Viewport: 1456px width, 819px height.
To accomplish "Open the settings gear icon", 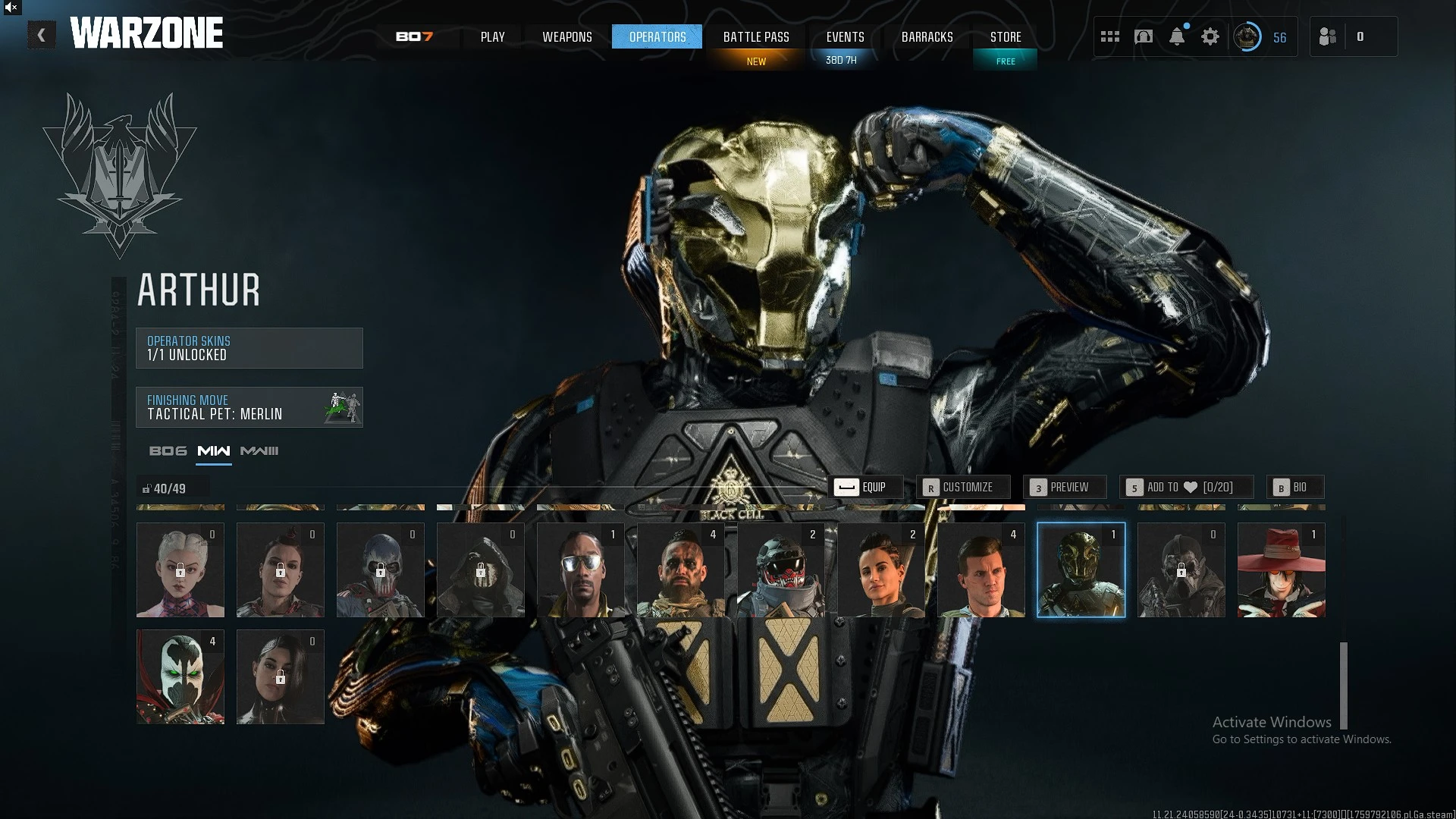I will pyautogui.click(x=1210, y=36).
